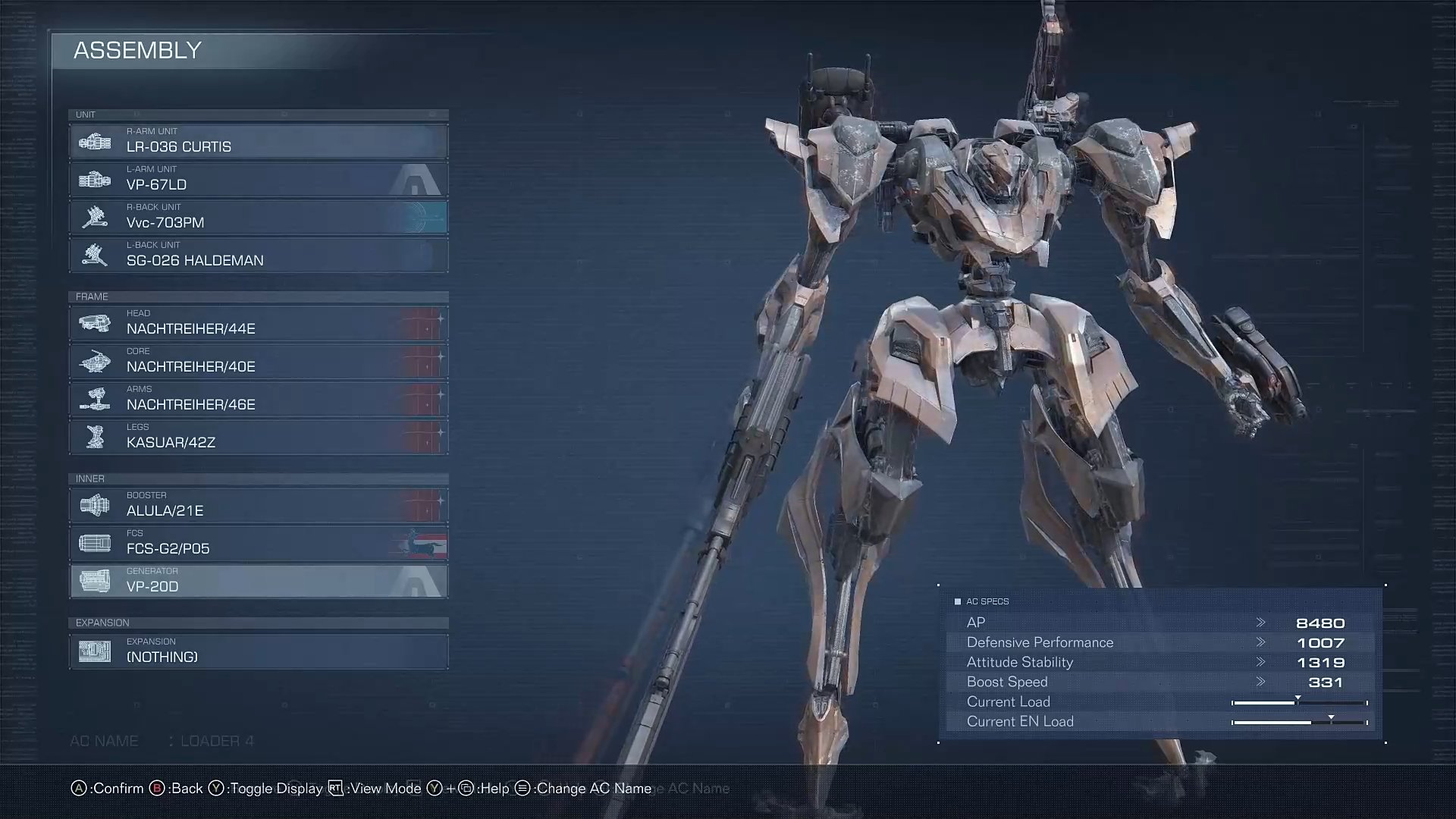The height and width of the screenshot is (819, 1456).
Task: Choose the R-Back Unit Vvc-703PM slot
Action: pos(258,217)
